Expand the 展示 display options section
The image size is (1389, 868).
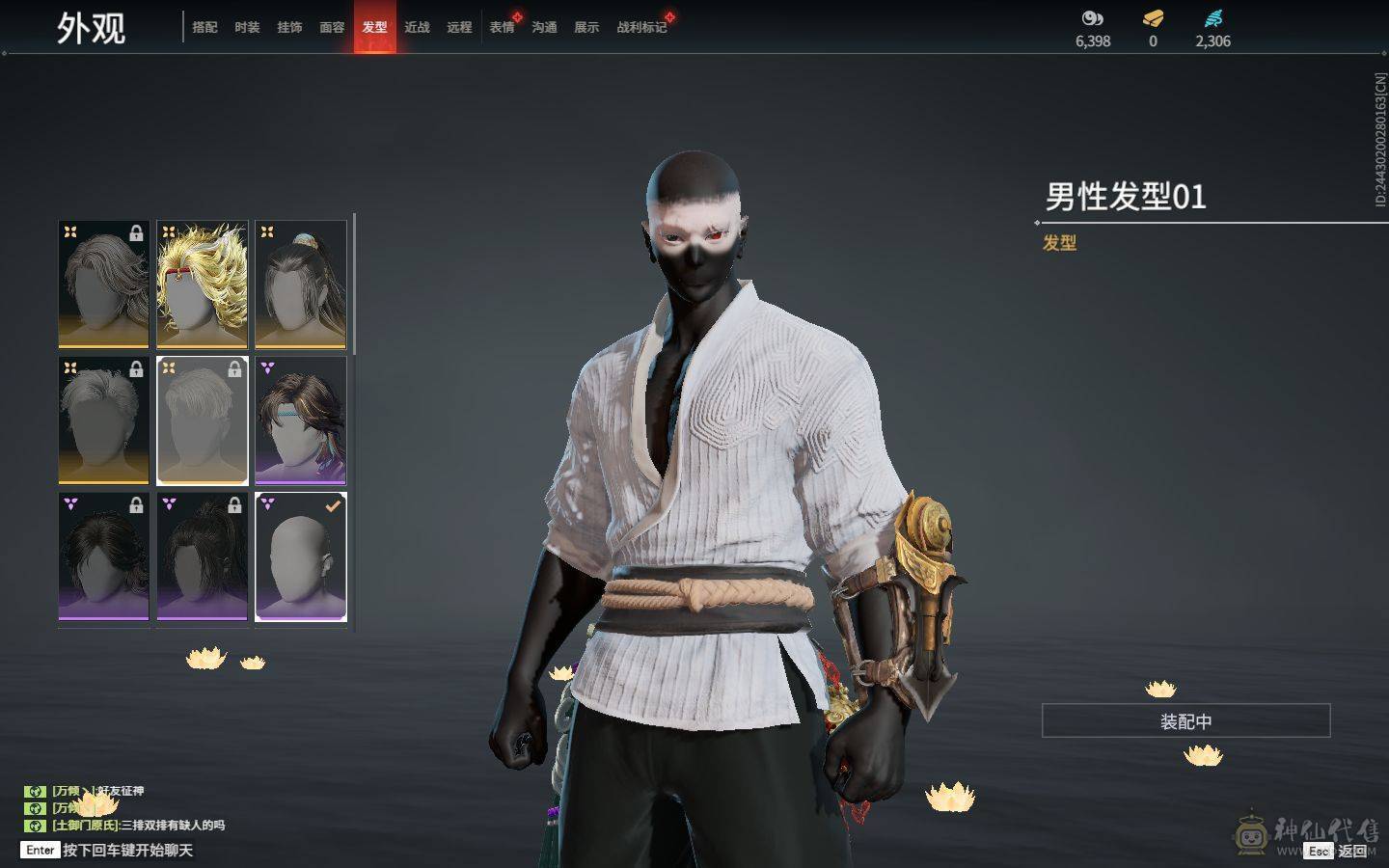(586, 28)
